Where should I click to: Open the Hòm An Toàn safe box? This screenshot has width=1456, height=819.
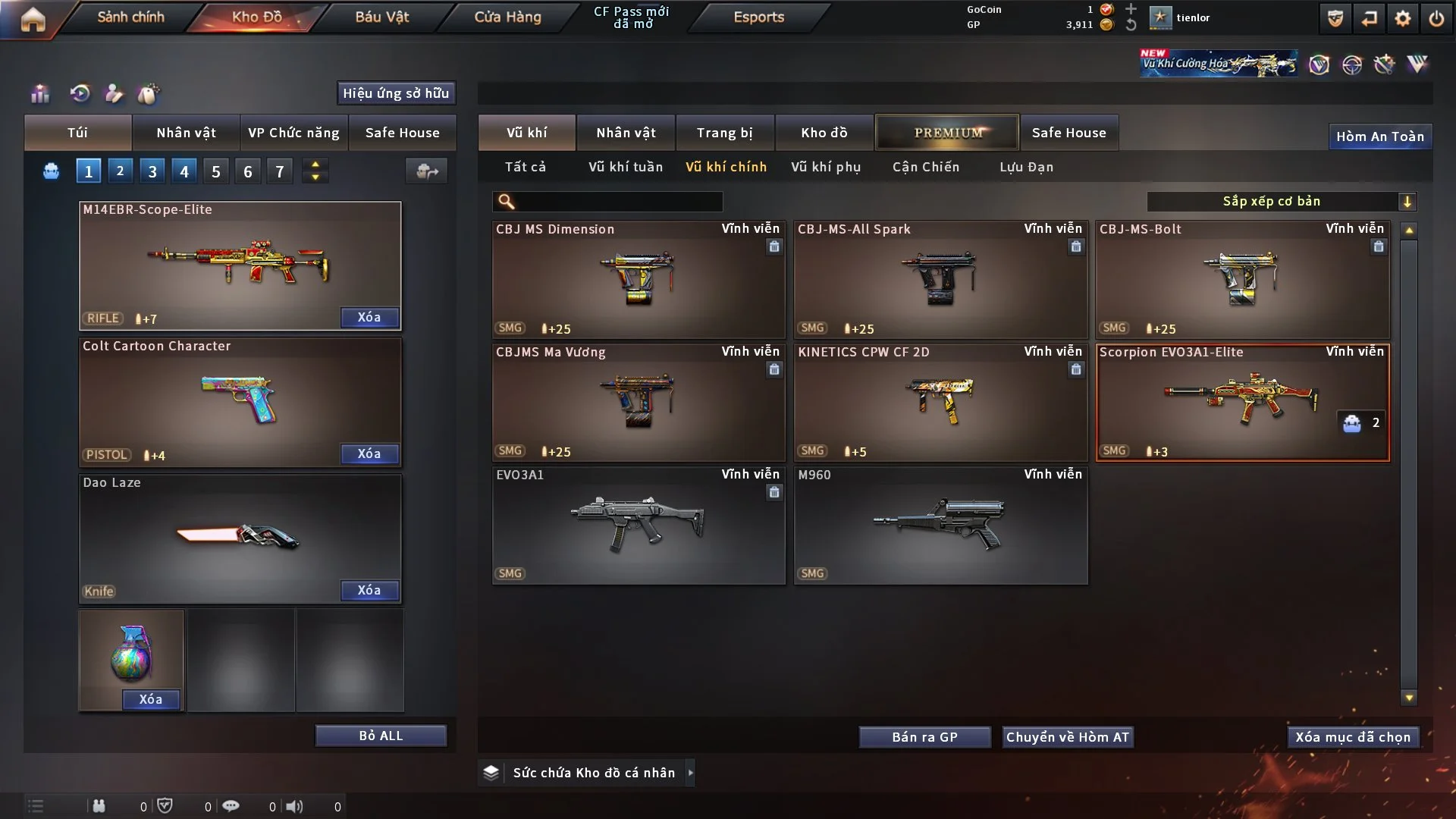pyautogui.click(x=1379, y=136)
